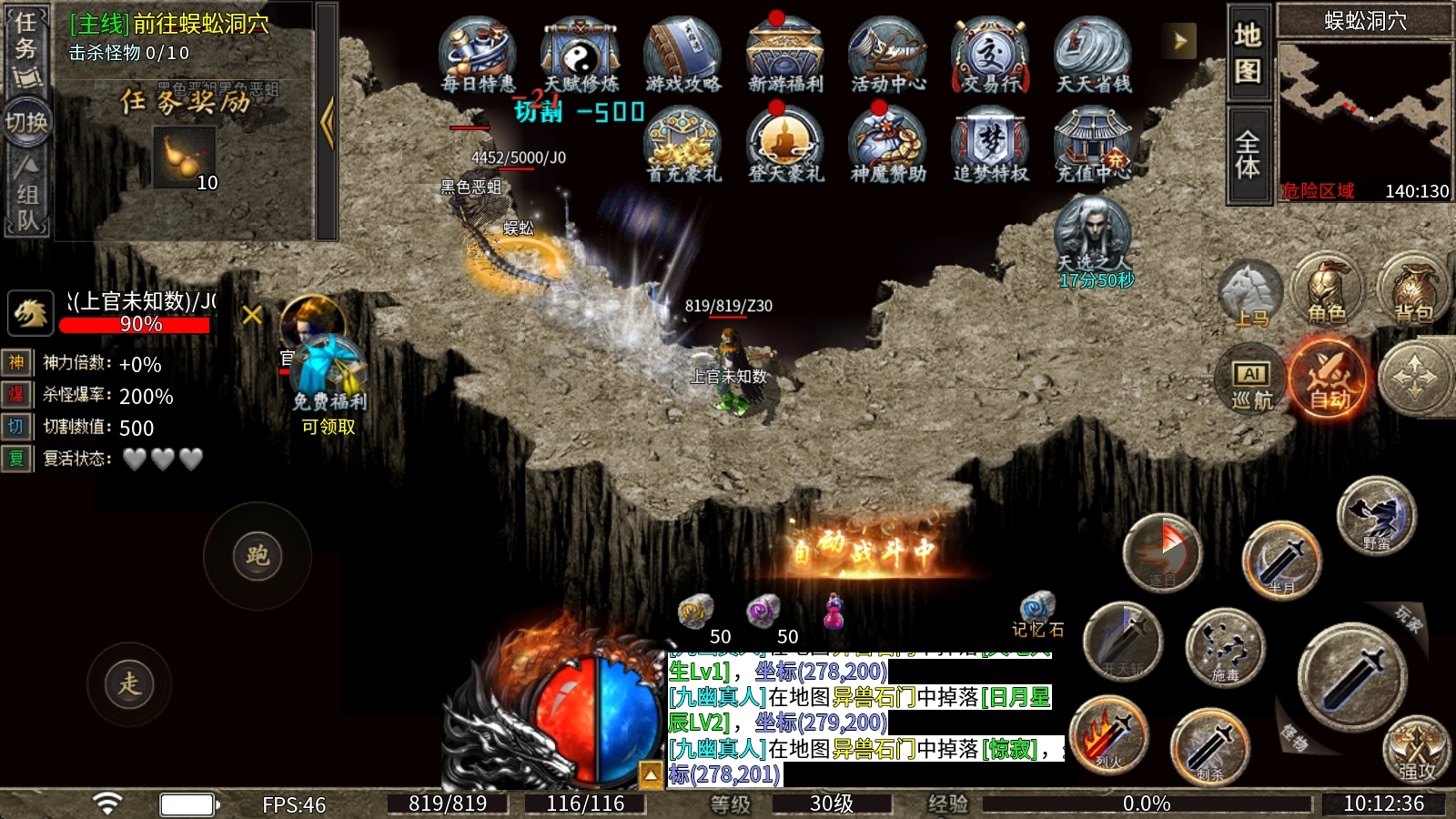
Task: Open the 每日特惠 daily deals icon
Action: pyautogui.click(x=477, y=55)
